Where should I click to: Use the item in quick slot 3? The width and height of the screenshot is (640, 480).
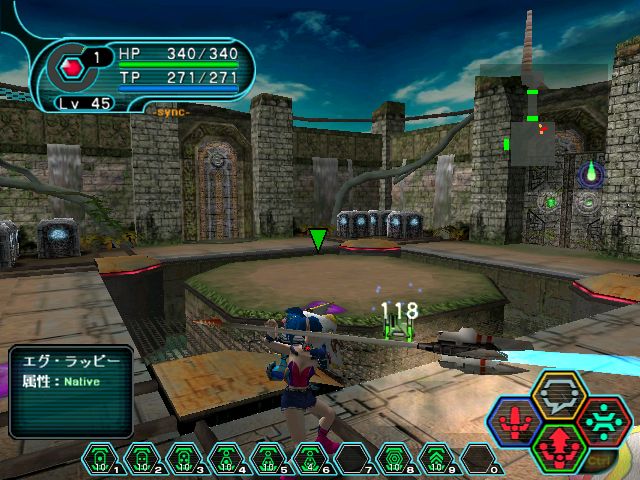[184, 459]
